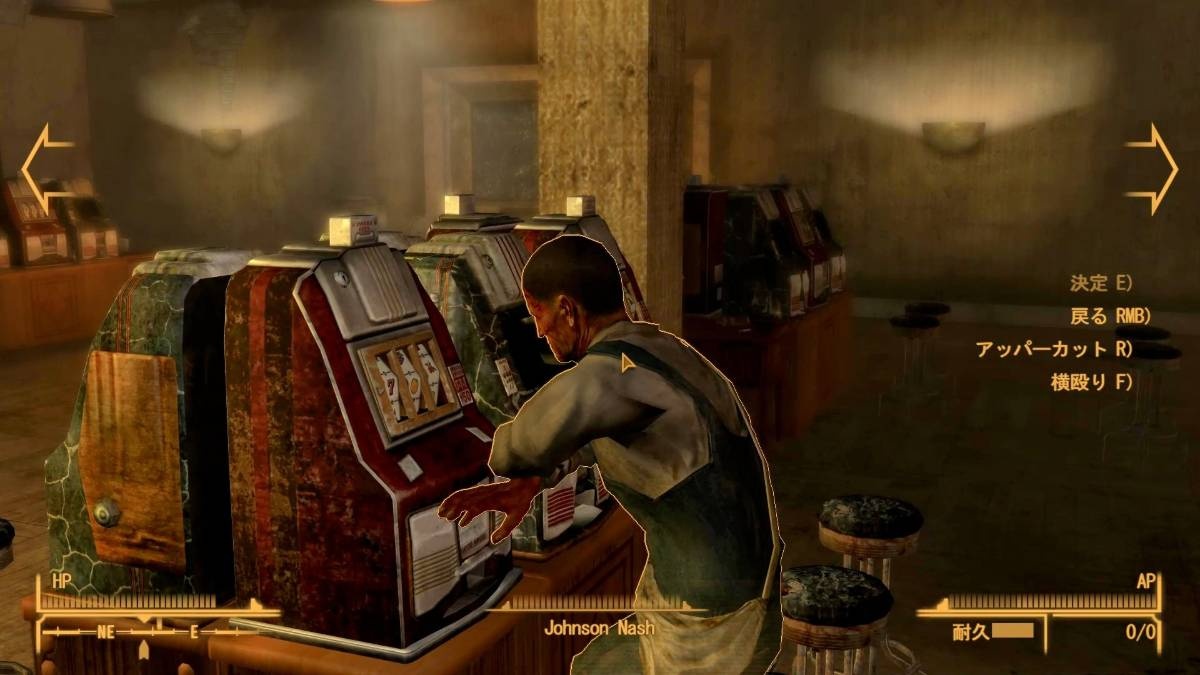
Task: Click the left arrow to cycle previous
Action: pyautogui.click(x=45, y=168)
